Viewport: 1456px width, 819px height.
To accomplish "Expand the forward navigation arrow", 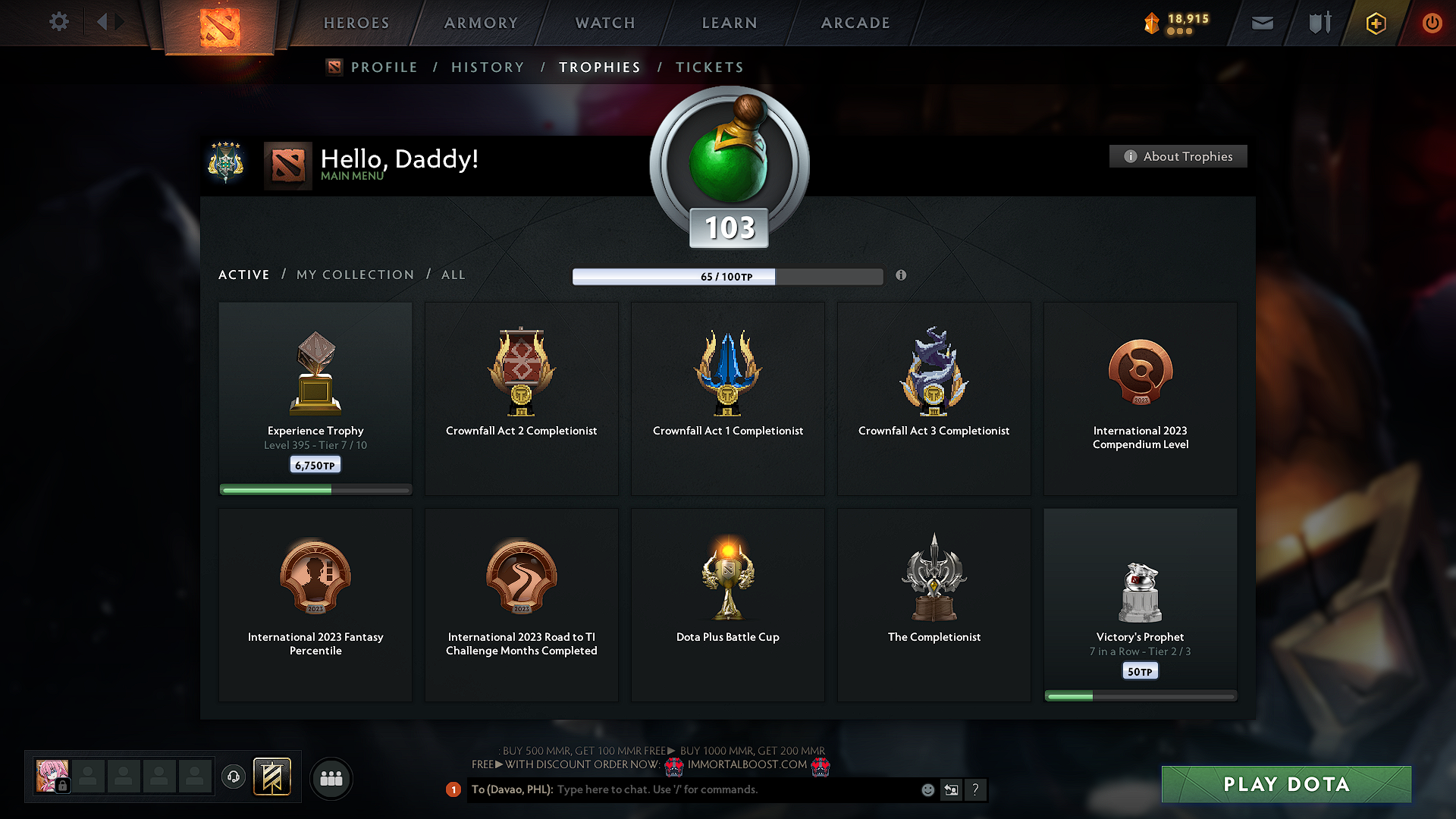I will (x=120, y=22).
